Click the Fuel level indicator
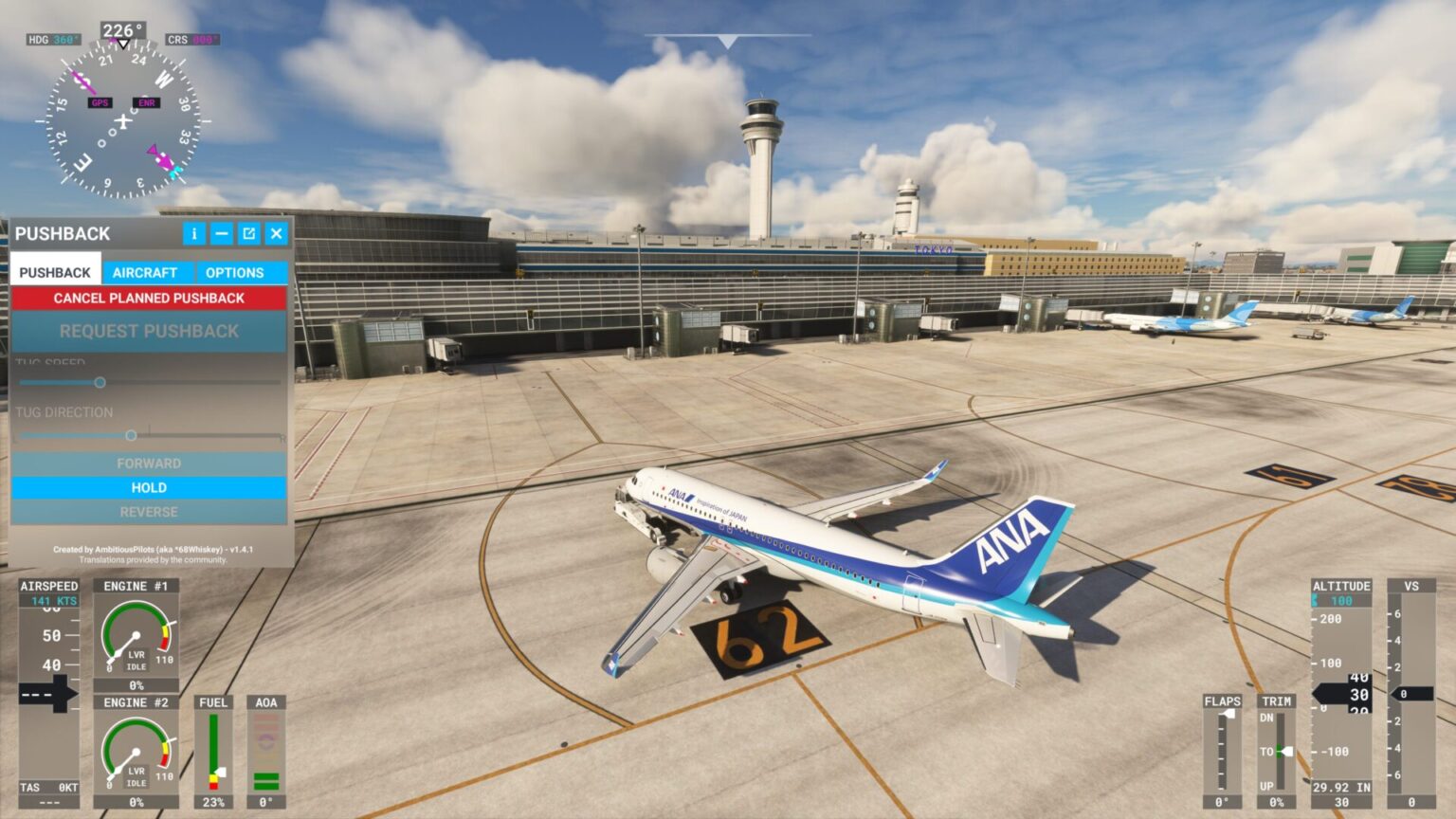Viewport: 1456px width, 819px height. click(213, 754)
